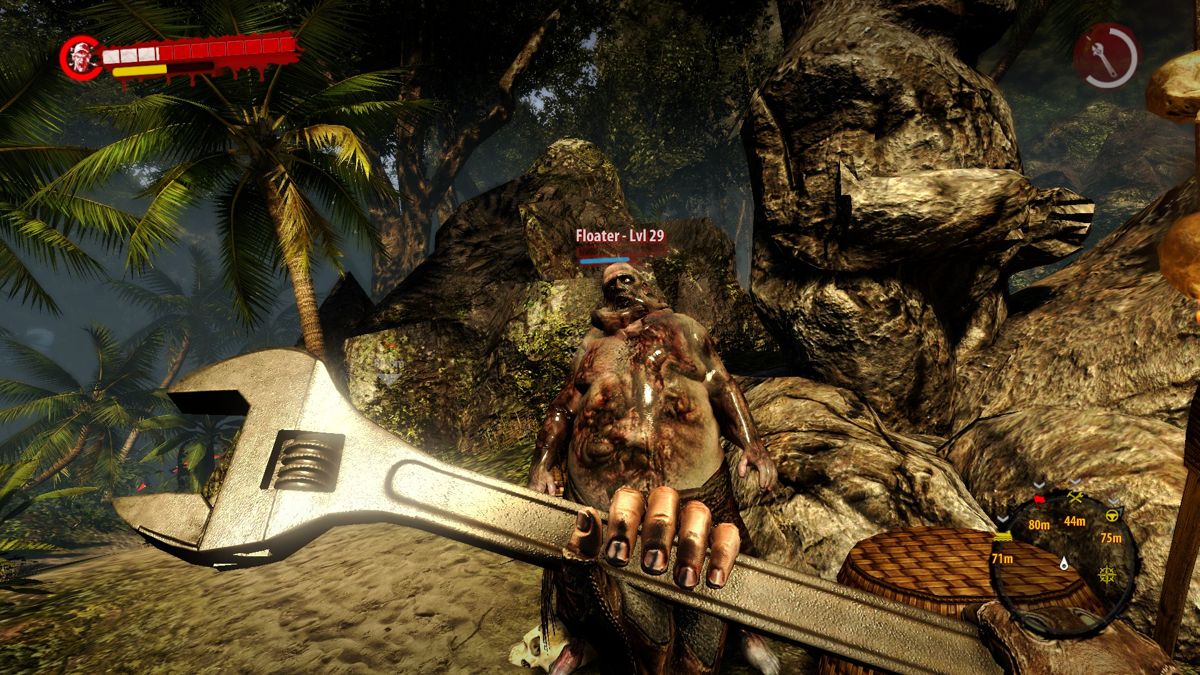1200x675 pixels.
Task: Select the red flag marker on minimap
Action: [x=1039, y=498]
